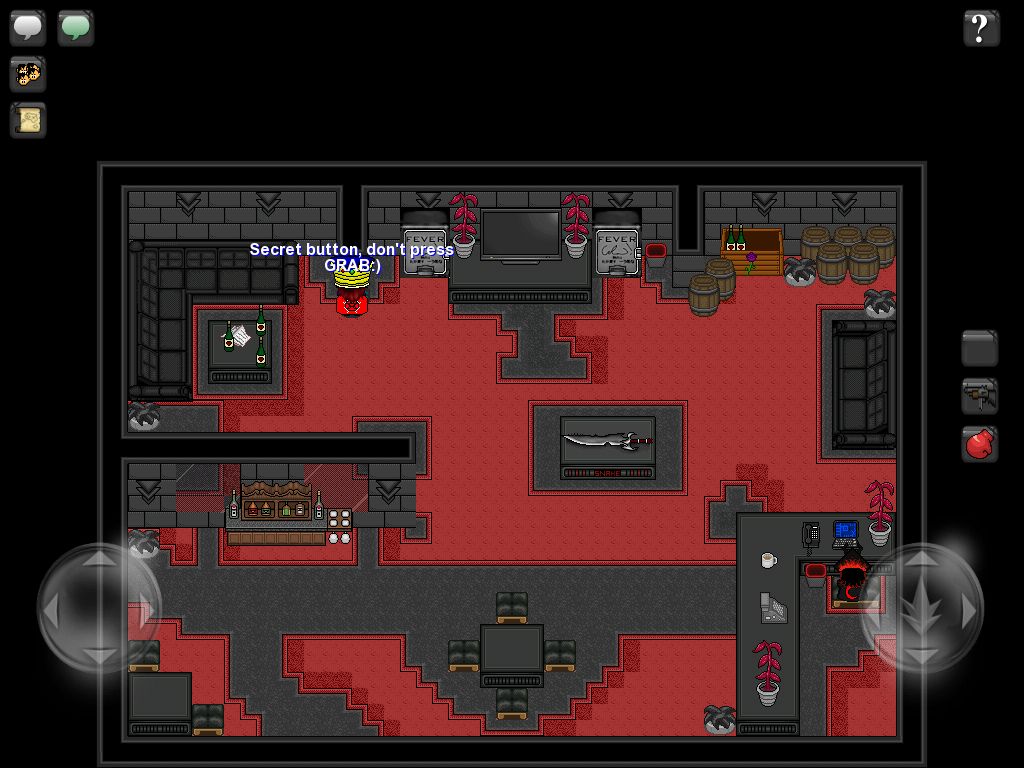
Task: Open the white speech bubble chat
Action: coord(28,27)
